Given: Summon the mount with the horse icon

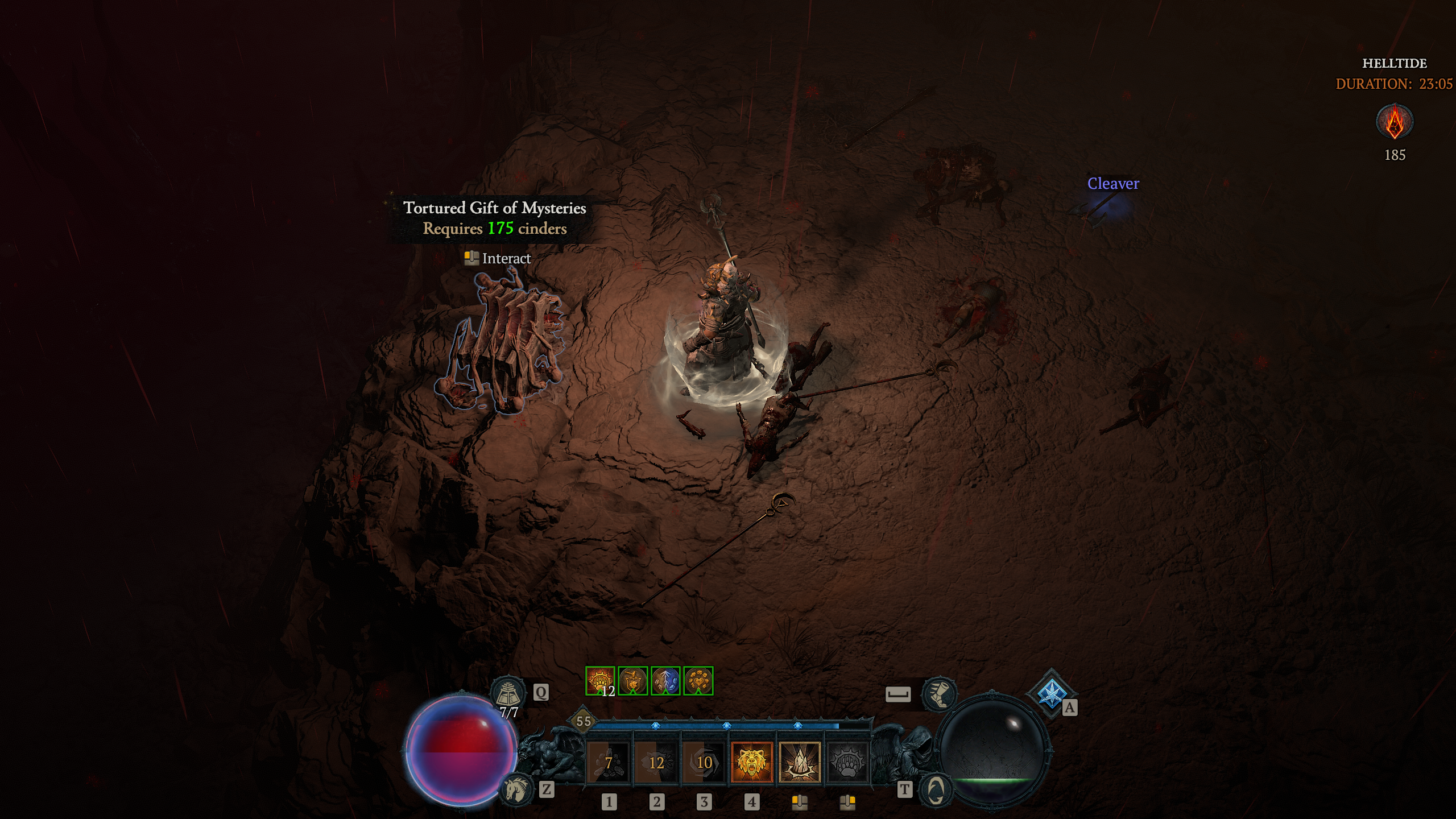Looking at the screenshot, I should coord(516,789).
